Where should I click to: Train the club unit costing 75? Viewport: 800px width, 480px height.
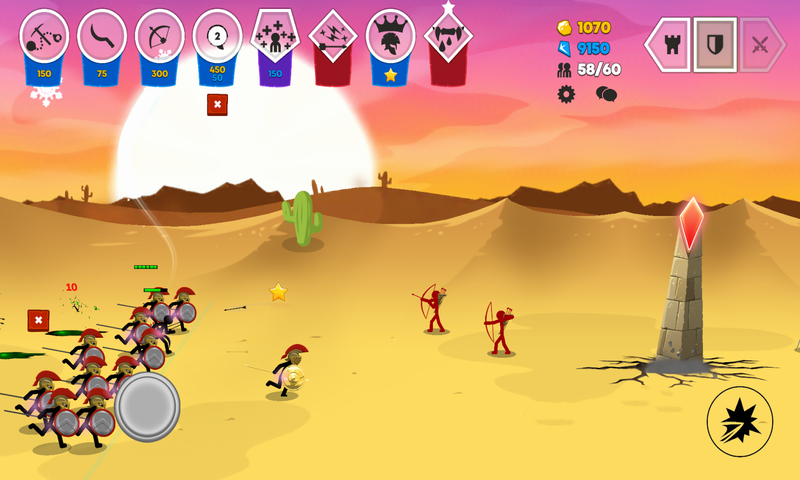(102, 37)
